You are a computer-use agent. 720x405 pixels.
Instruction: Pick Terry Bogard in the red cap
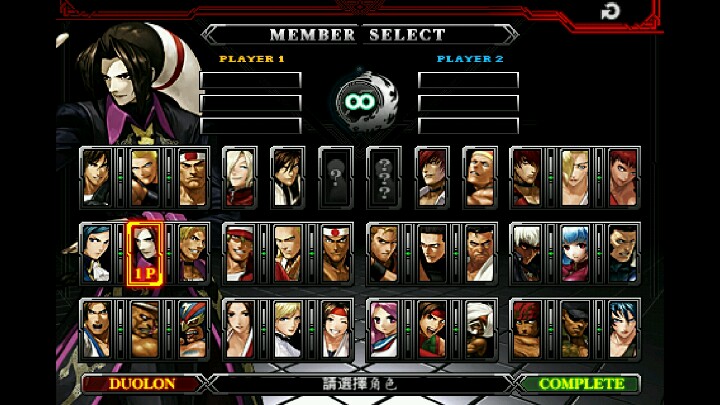pos(240,251)
